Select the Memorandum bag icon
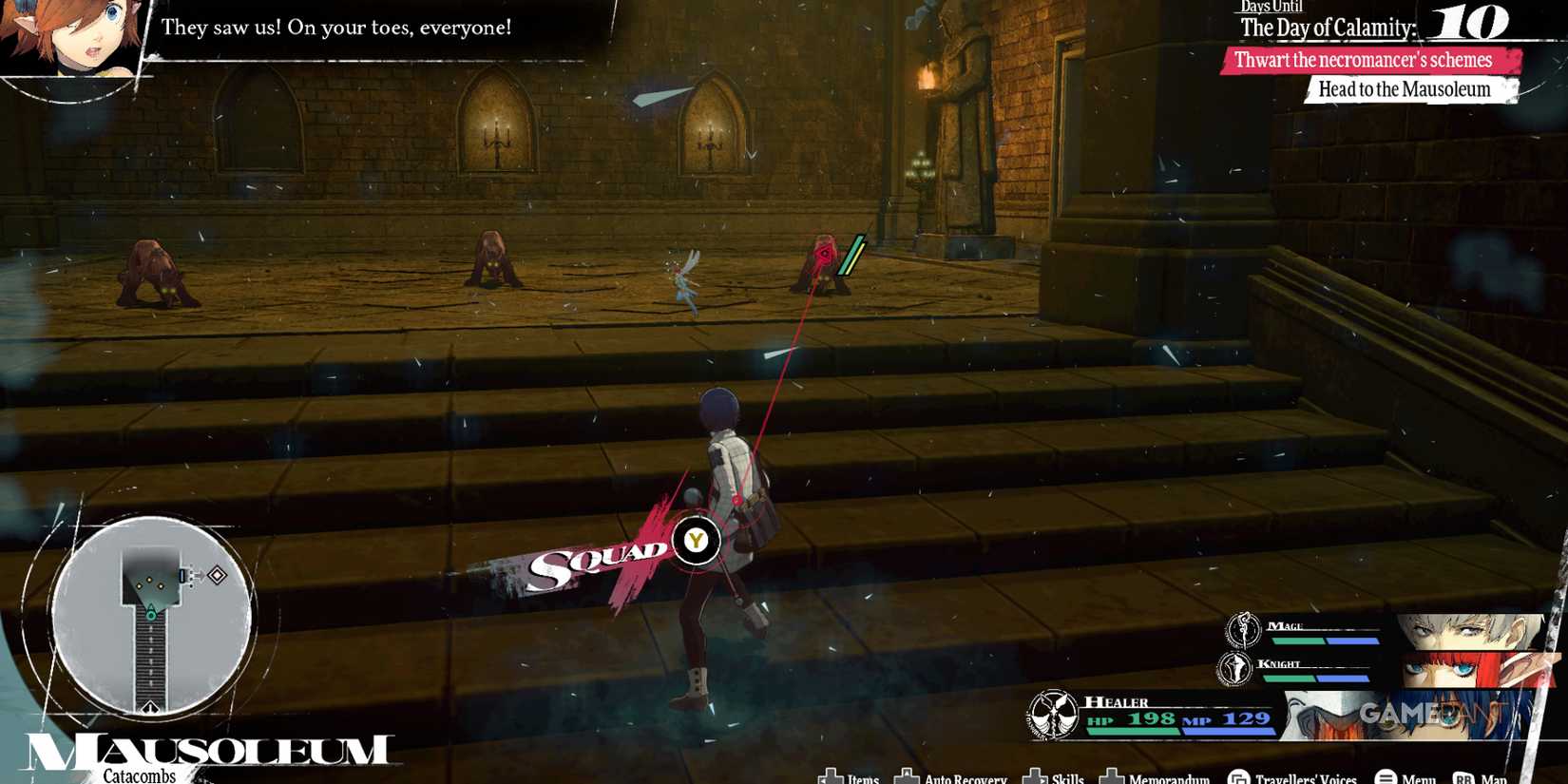Image resolution: width=1568 pixels, height=784 pixels. [1113, 778]
